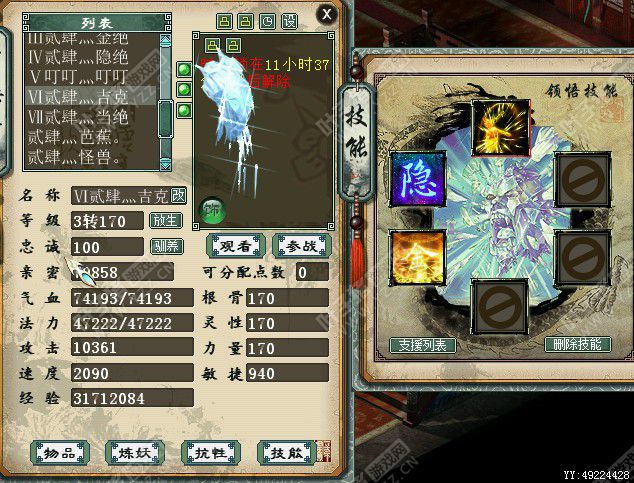Select the 隐 stealth skill icon
The width and height of the screenshot is (634, 483).
[x=417, y=180]
